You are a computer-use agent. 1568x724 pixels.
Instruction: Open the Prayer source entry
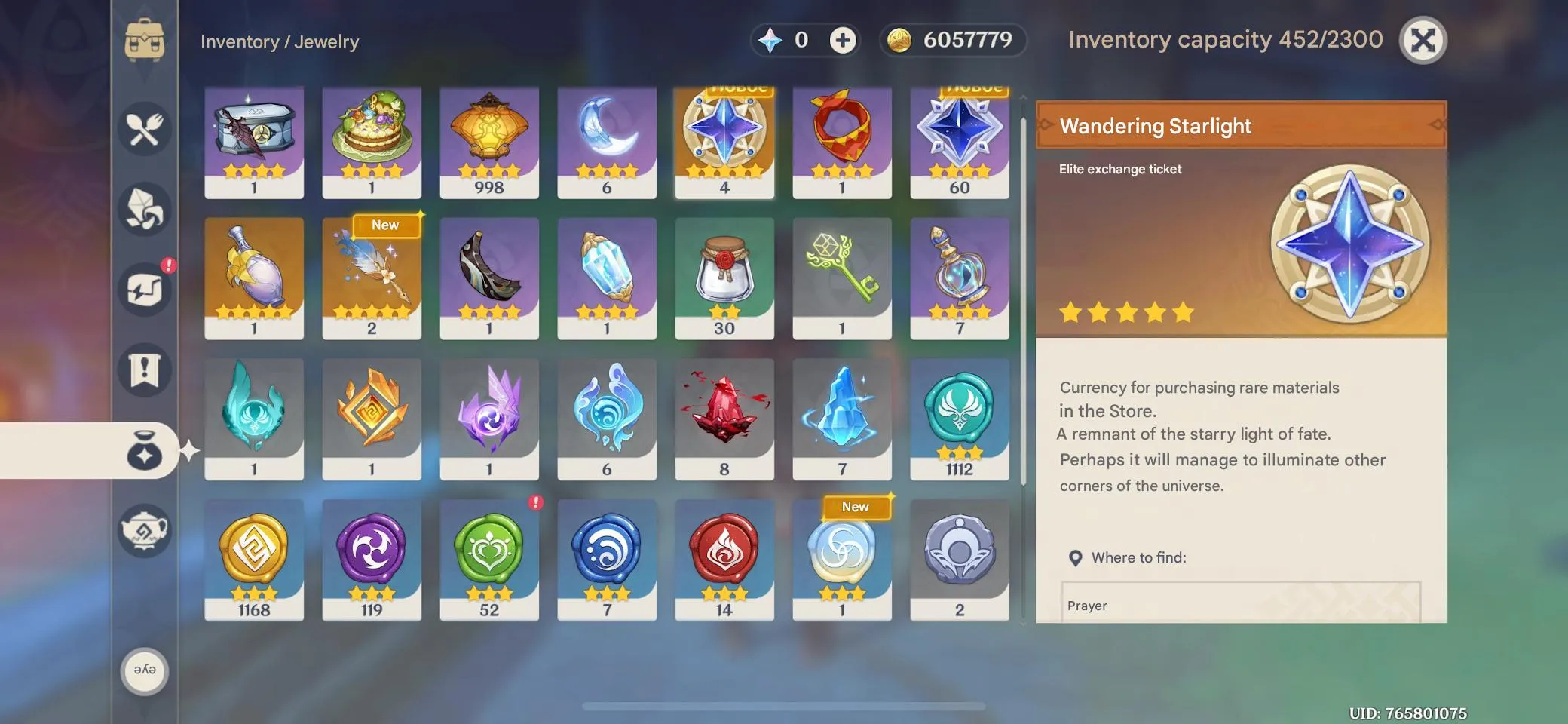[x=1240, y=605]
